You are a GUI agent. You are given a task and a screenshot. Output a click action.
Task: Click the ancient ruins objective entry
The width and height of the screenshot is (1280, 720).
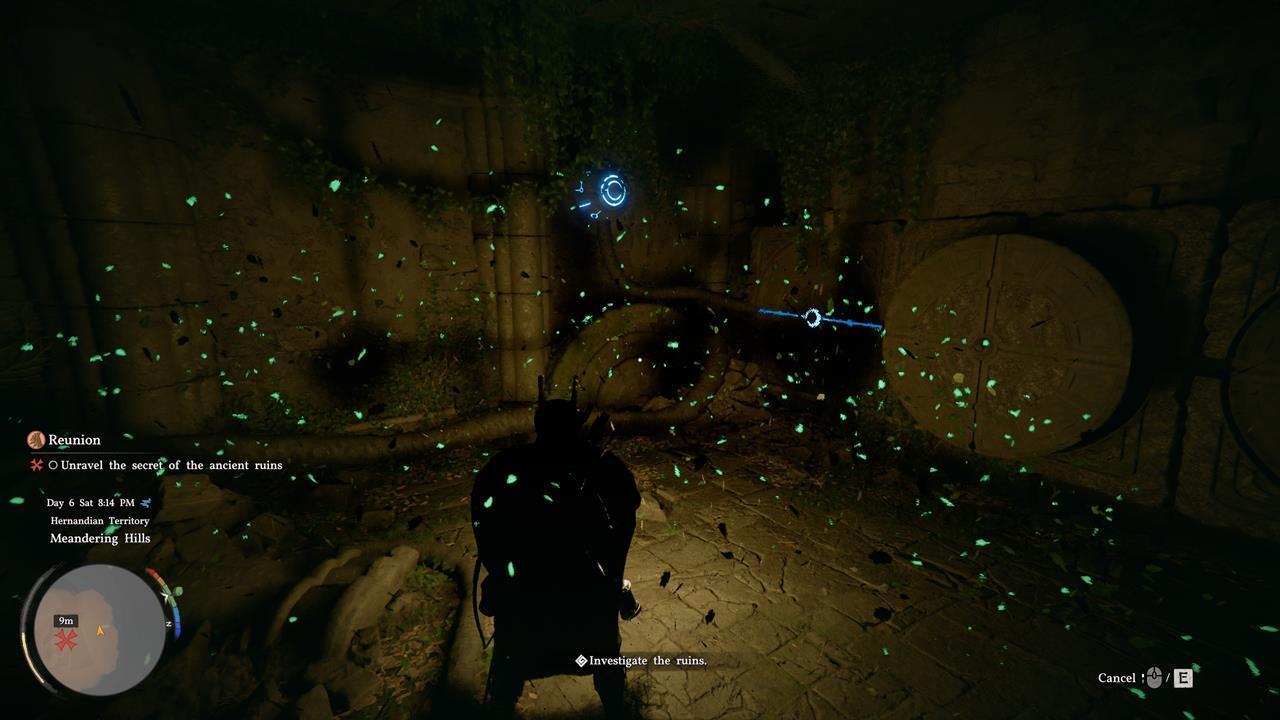pyautogui.click(x=171, y=465)
